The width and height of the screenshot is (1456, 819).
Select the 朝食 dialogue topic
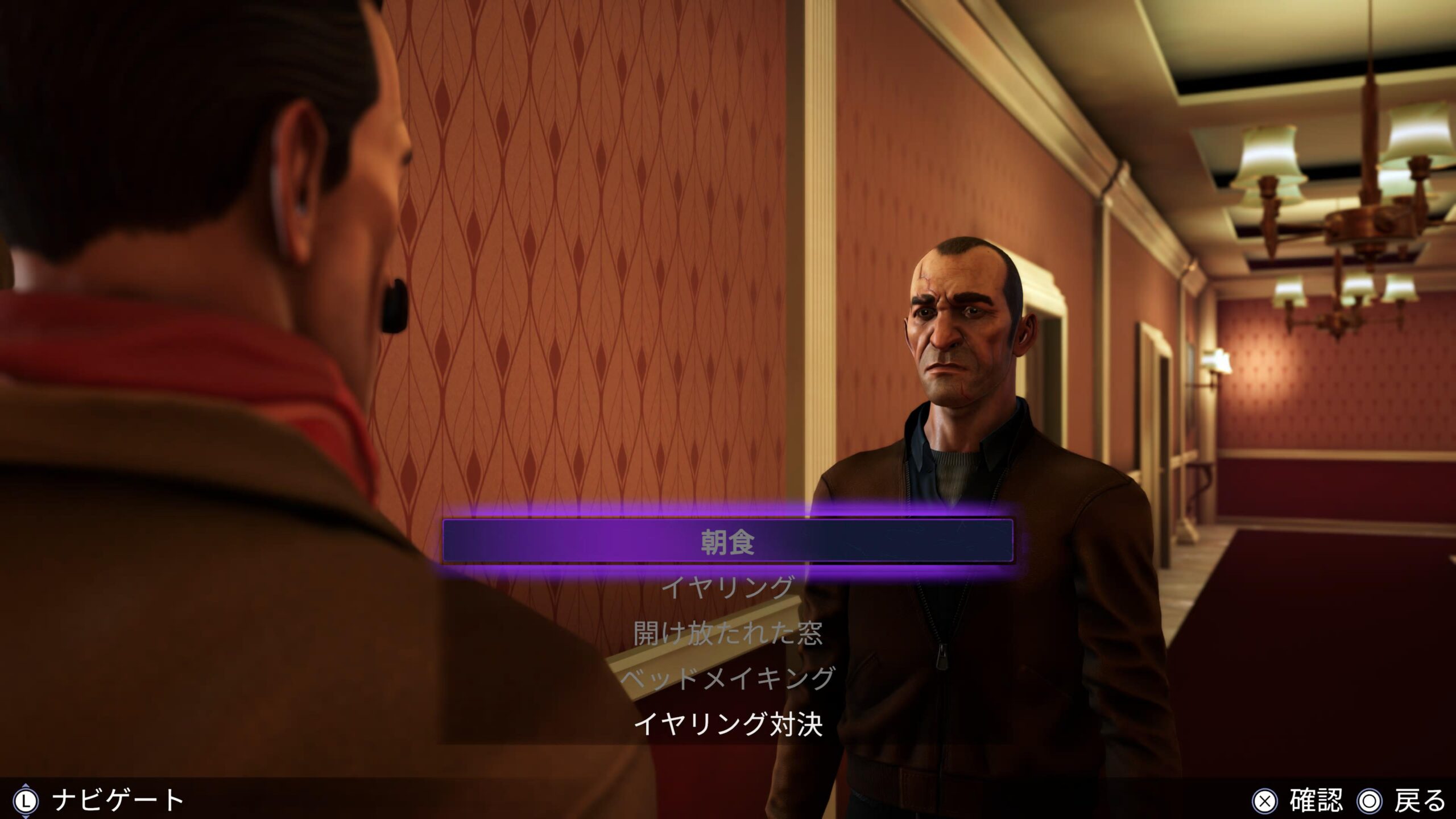(x=728, y=542)
